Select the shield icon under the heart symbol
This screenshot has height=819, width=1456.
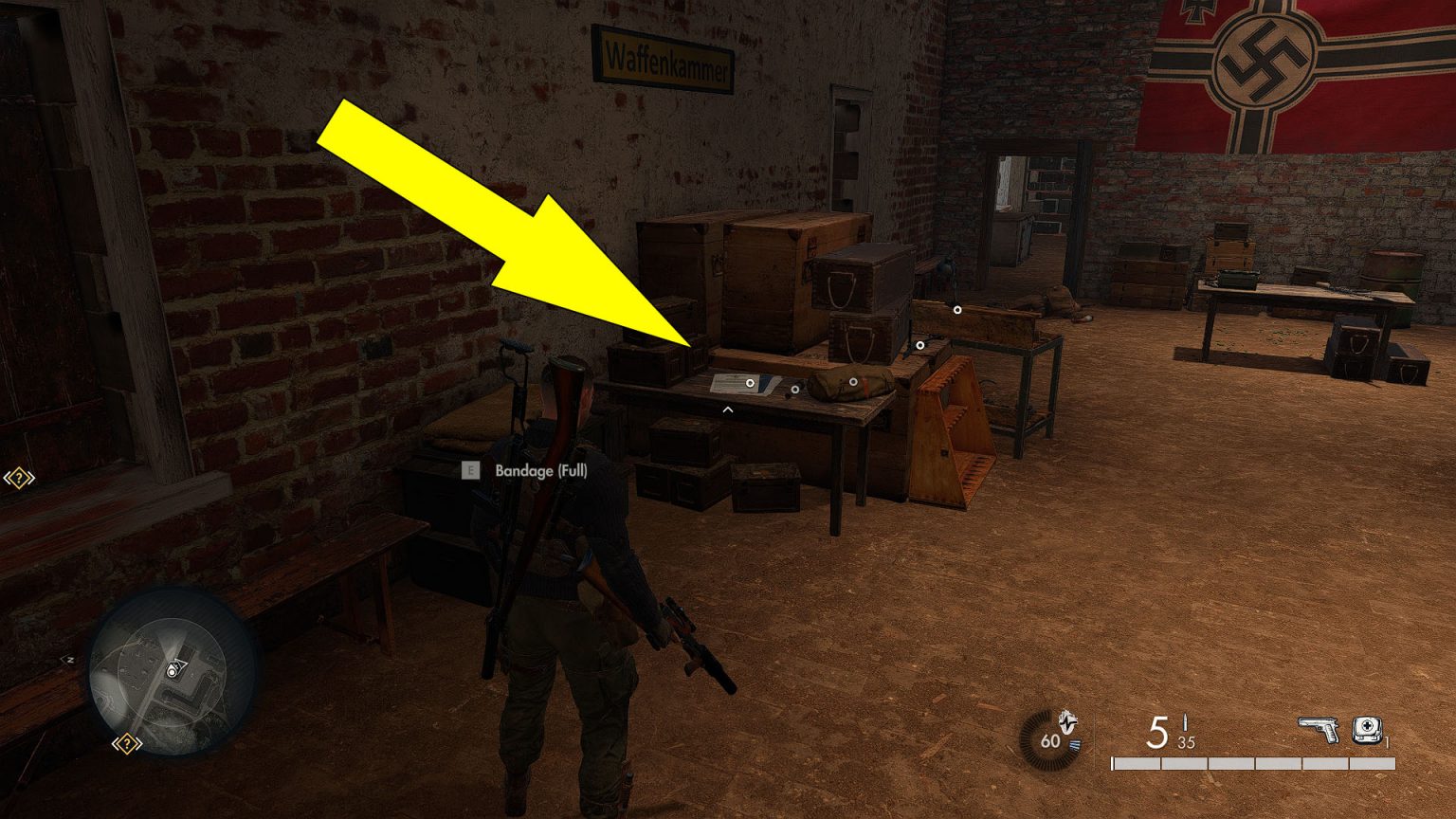[1075, 745]
